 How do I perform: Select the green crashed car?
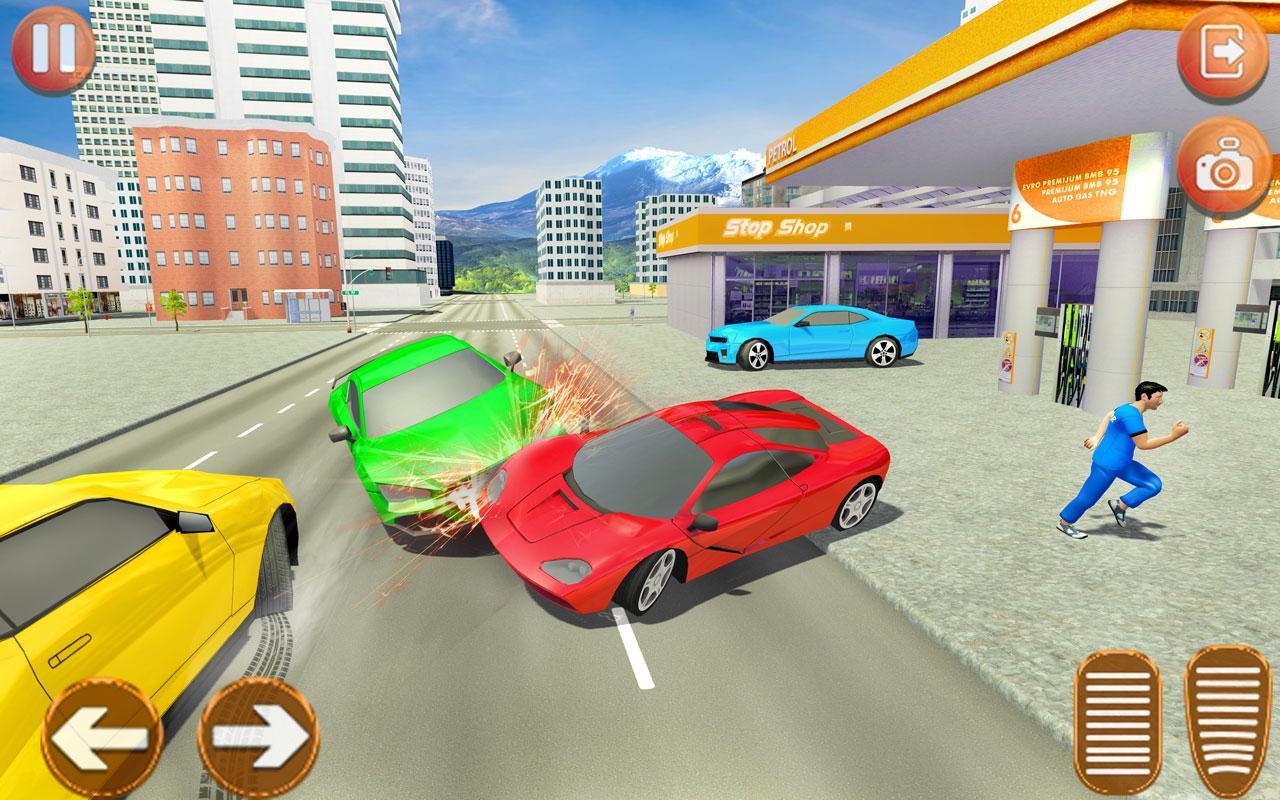coord(430,420)
